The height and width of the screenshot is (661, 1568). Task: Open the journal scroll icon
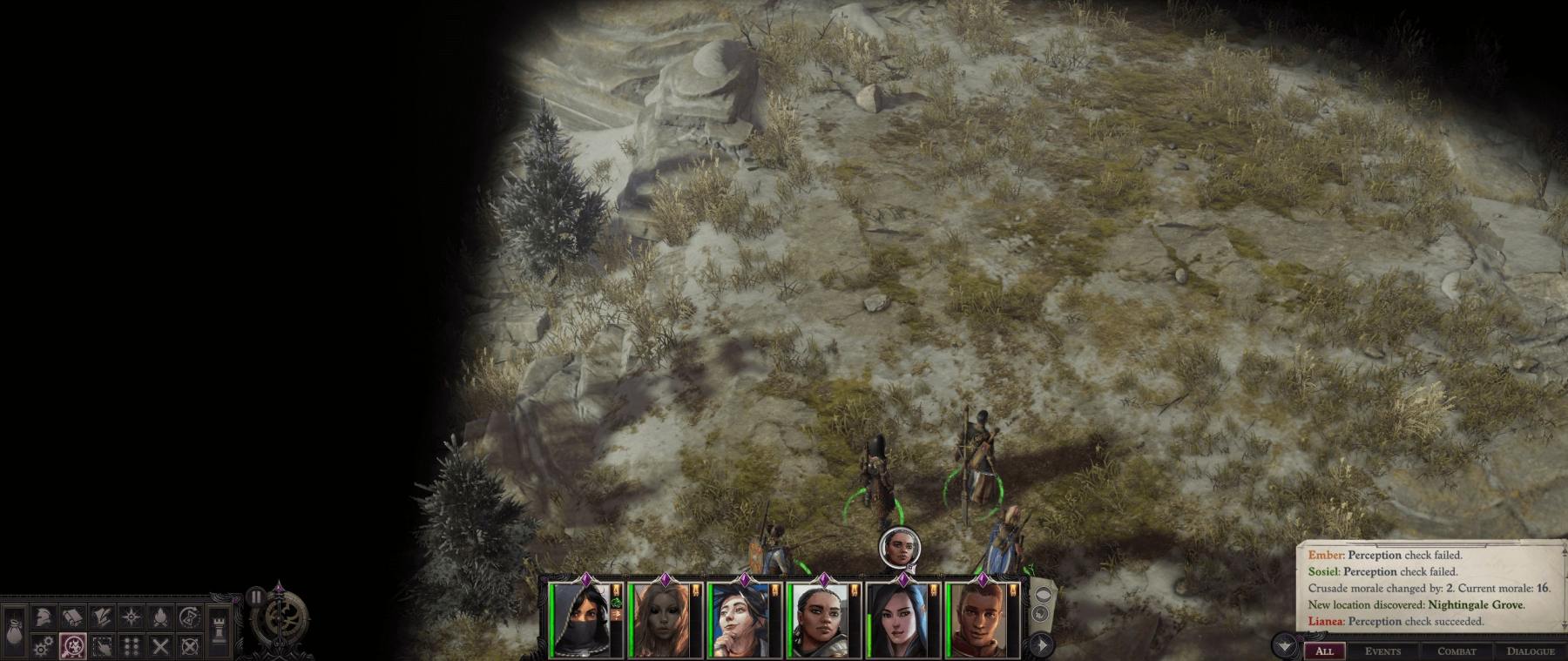pos(72,617)
